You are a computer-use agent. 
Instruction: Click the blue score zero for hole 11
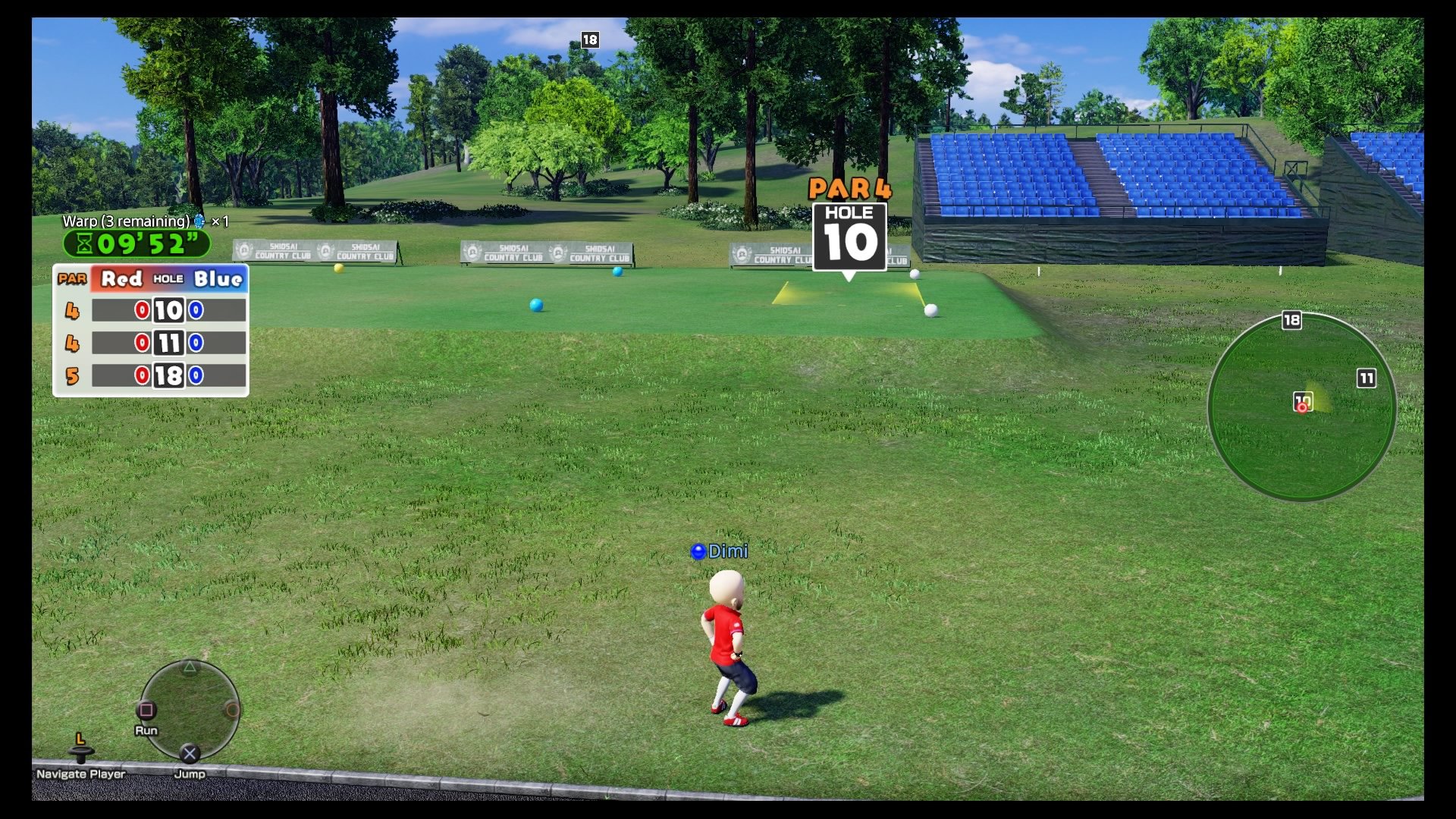(196, 344)
